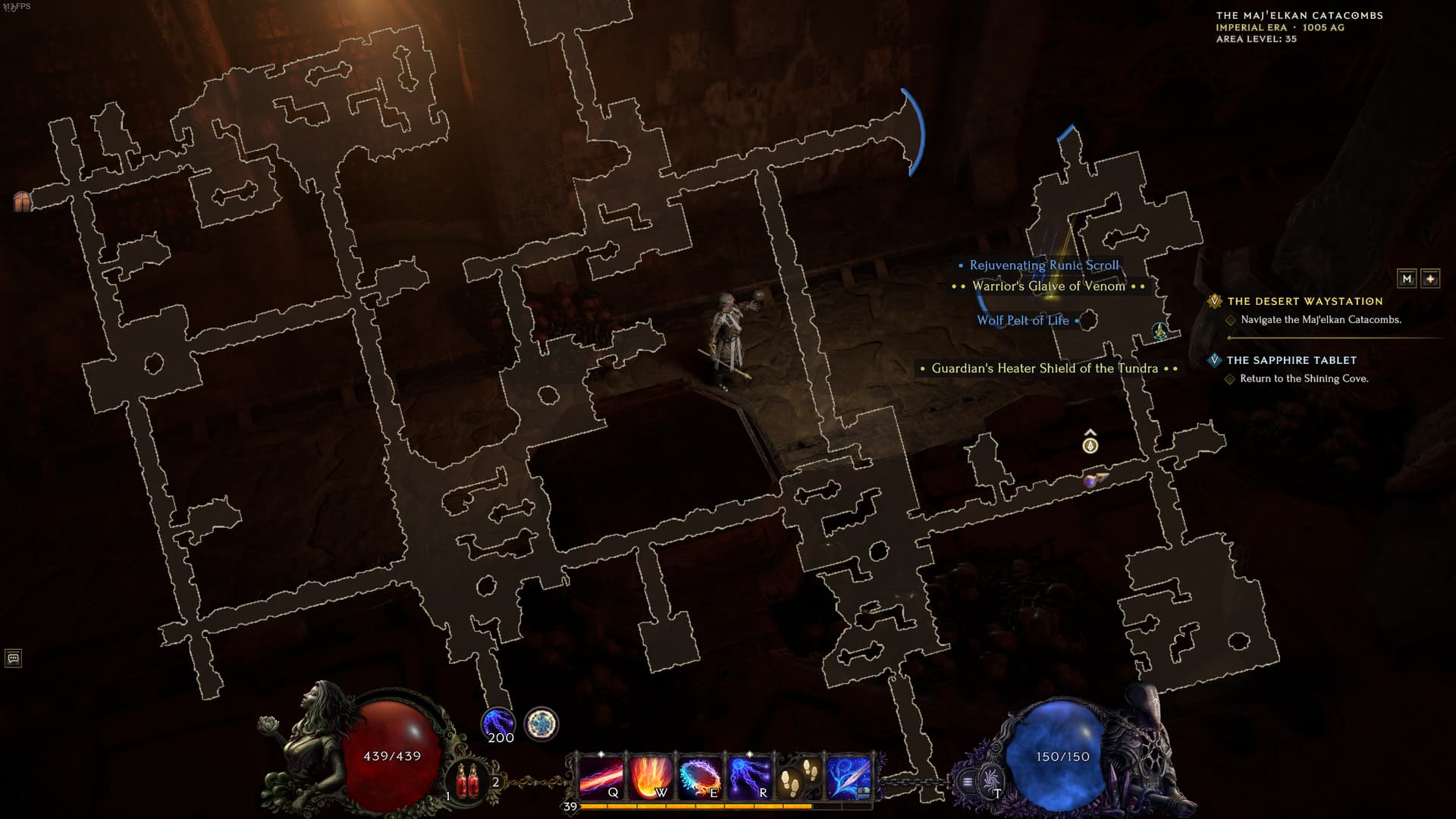The image size is (1456, 819).
Task: Cast the fire skill on W
Action: coord(650,777)
